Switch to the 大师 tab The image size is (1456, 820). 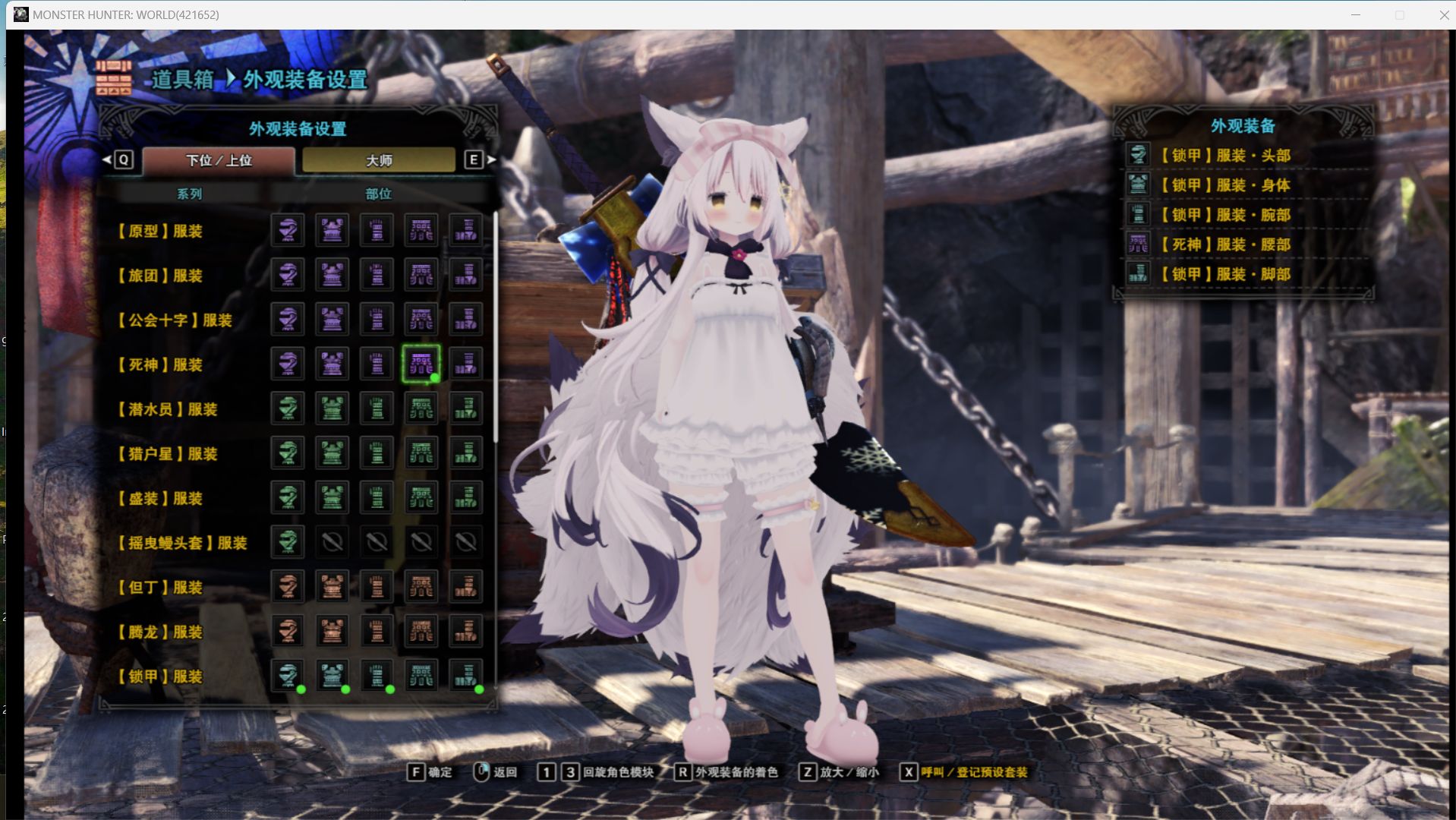point(380,160)
